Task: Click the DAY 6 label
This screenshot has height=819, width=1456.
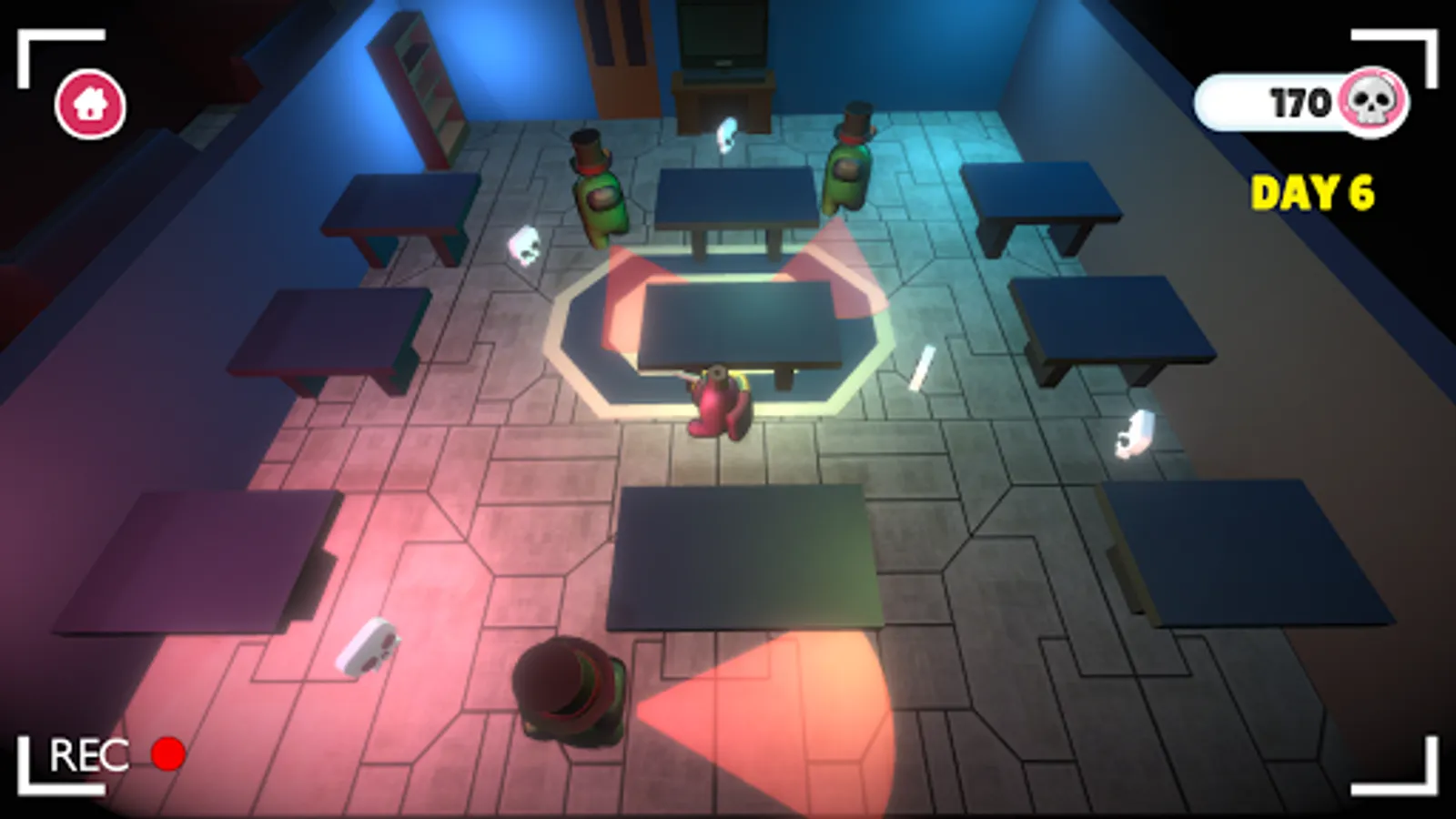Action: pos(1313,192)
